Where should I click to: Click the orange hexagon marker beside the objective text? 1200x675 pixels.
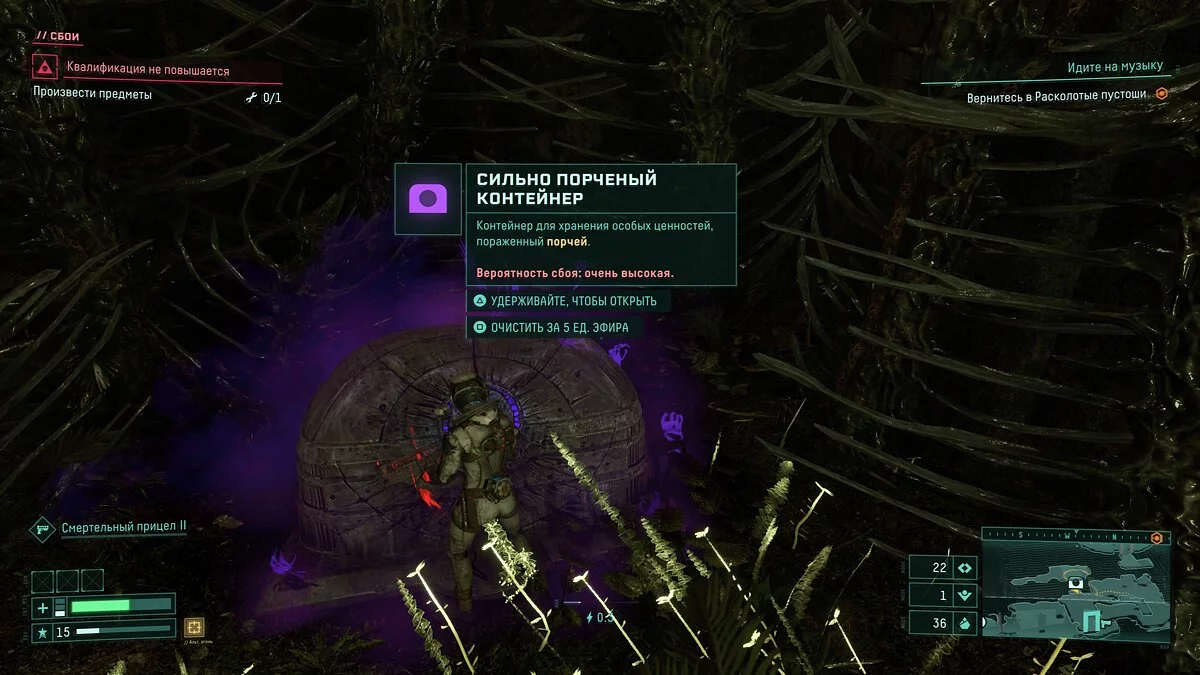[x=1161, y=94]
